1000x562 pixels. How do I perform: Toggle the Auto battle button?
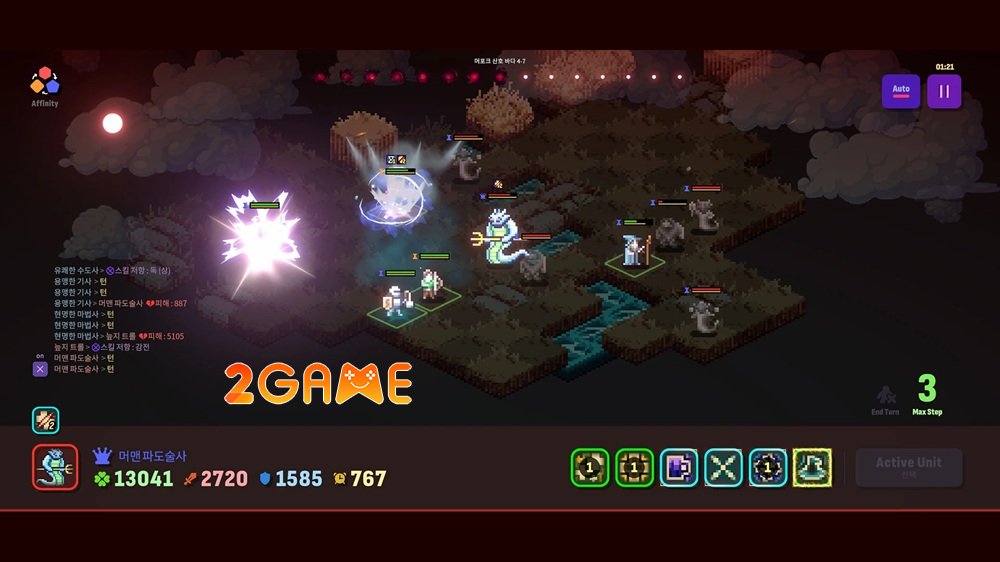[x=901, y=92]
